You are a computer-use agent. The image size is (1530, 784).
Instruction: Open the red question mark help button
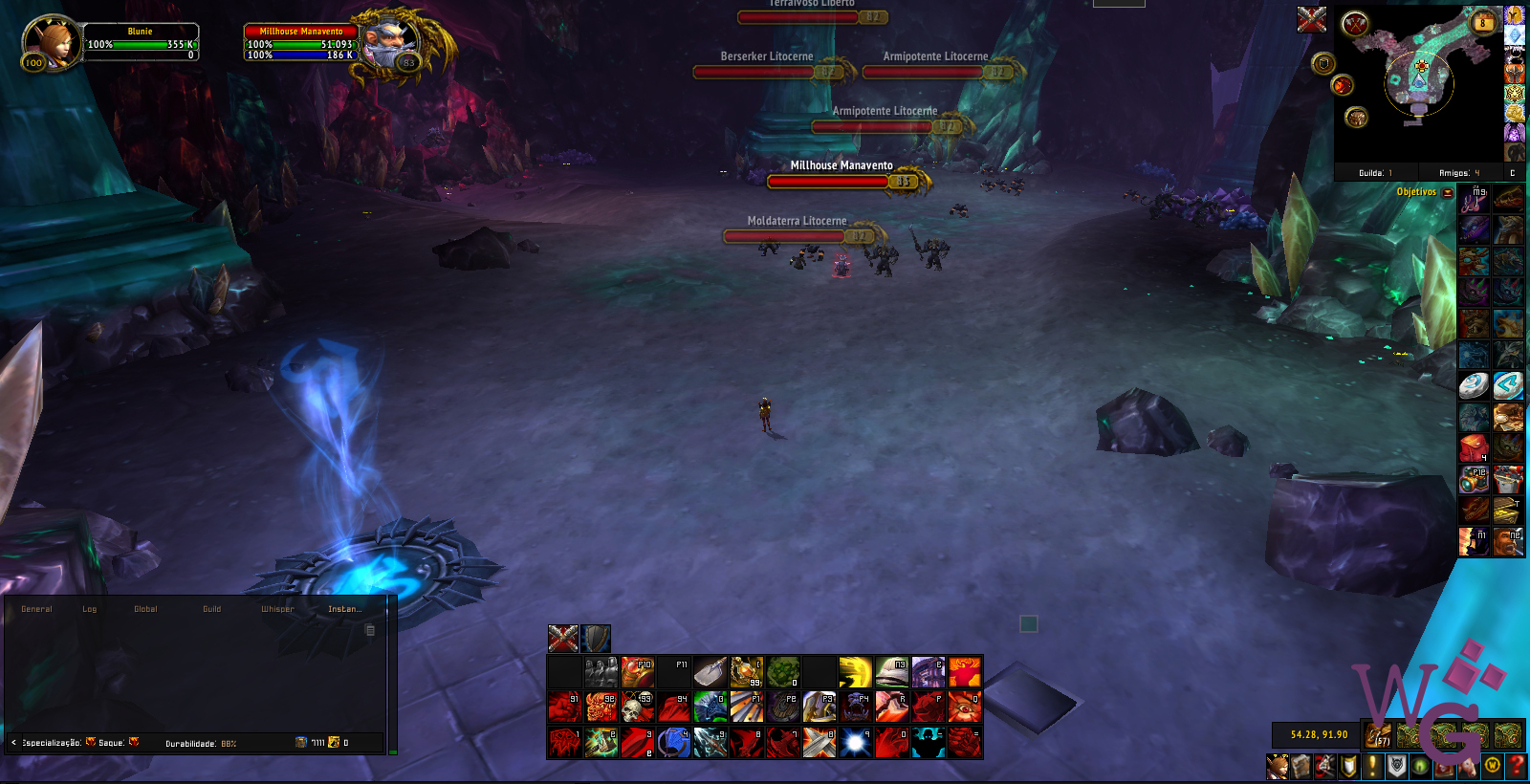1516,766
